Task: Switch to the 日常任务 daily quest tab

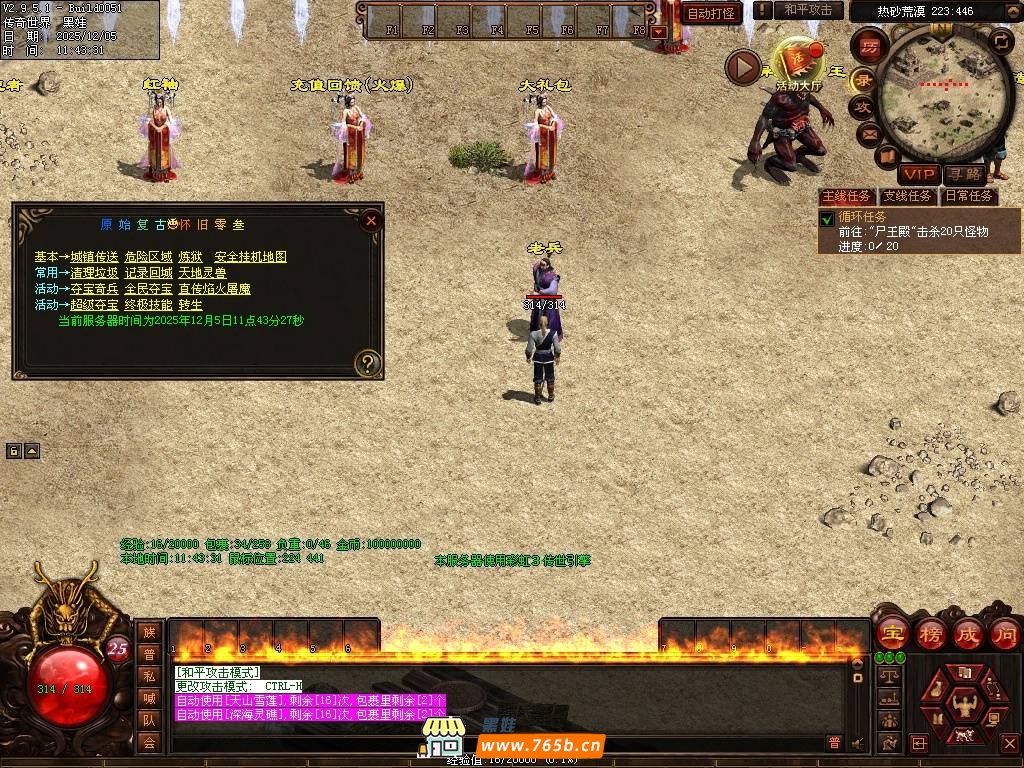Action: [969, 196]
